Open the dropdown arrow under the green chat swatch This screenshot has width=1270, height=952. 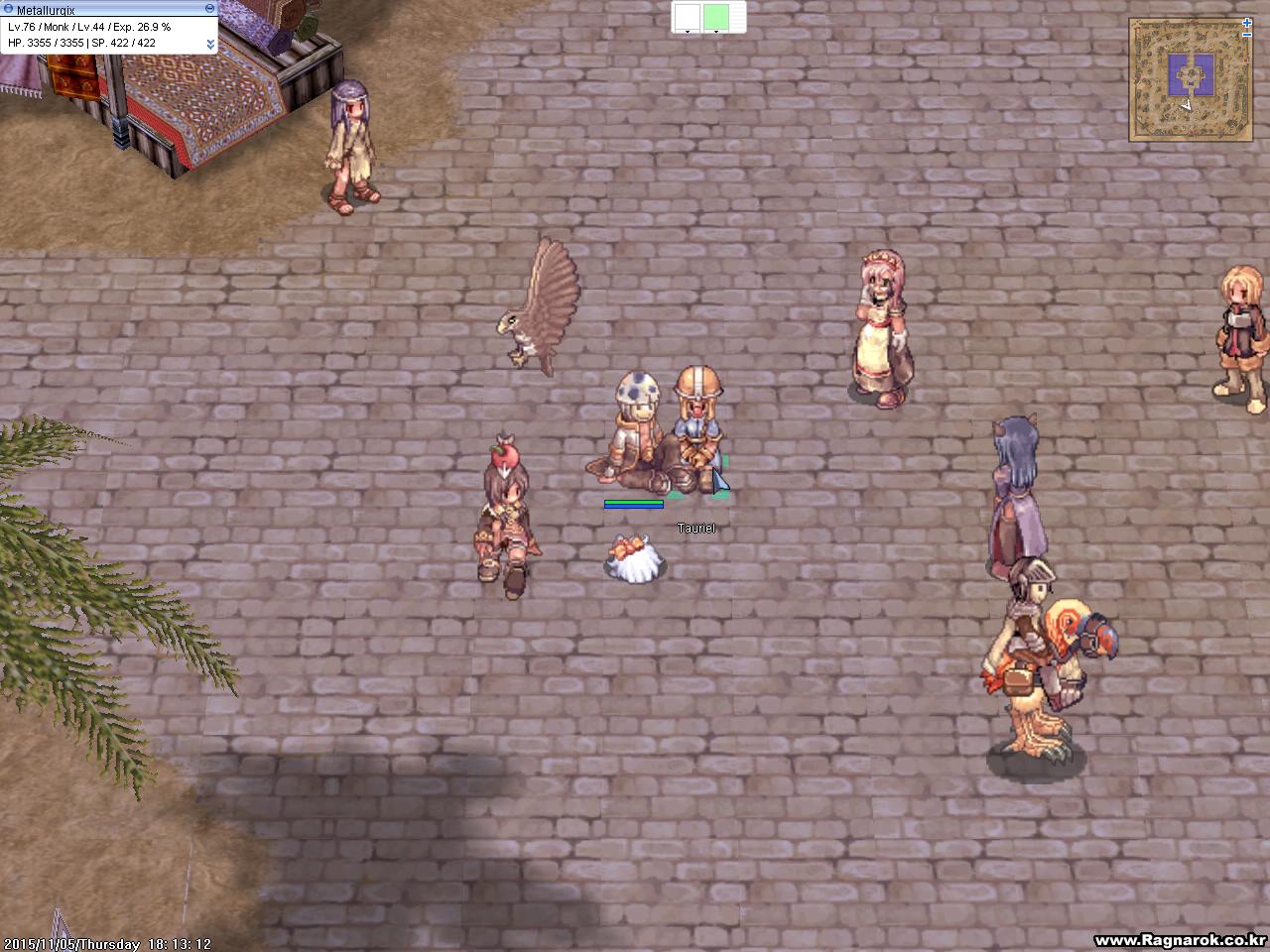[716, 32]
